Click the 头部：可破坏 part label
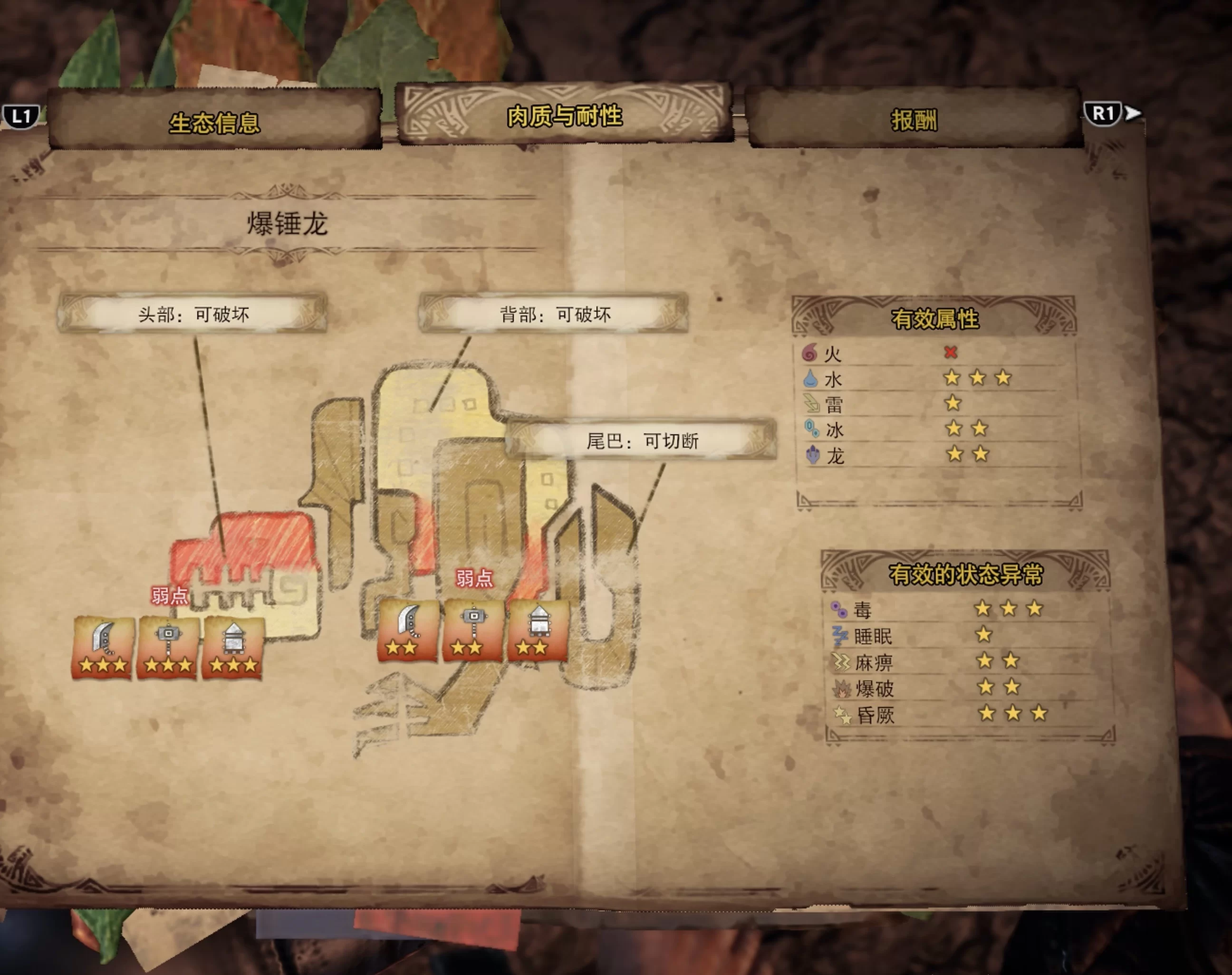Screen dimensions: 1232x975 click(193, 314)
